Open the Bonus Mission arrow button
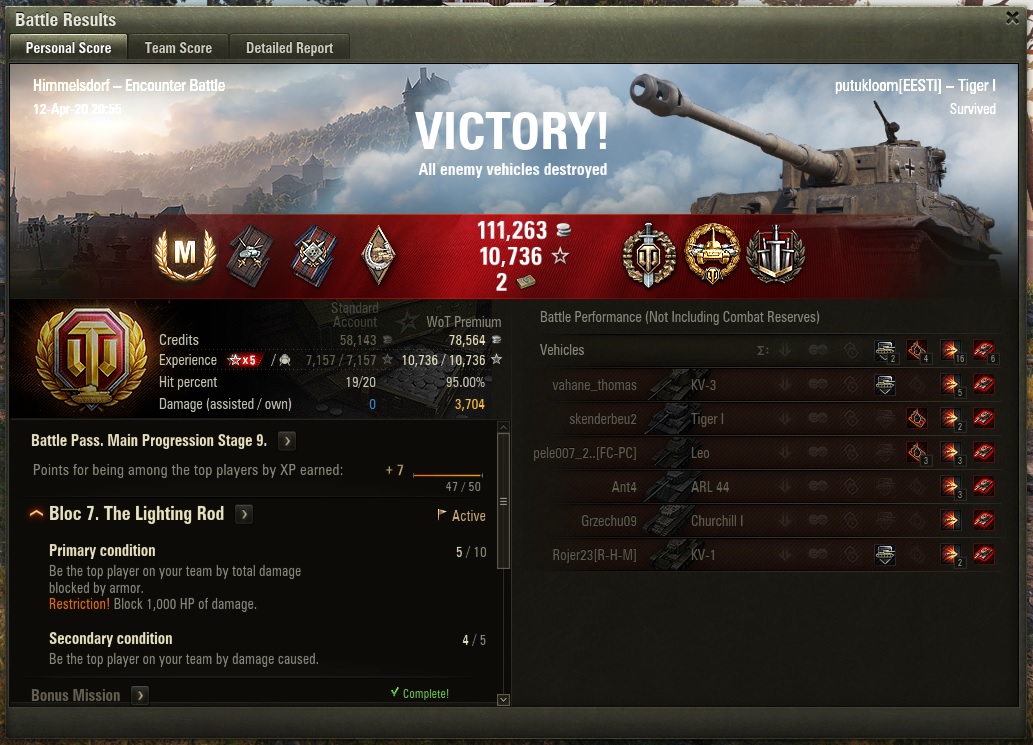The image size is (1033, 745). coord(140,695)
